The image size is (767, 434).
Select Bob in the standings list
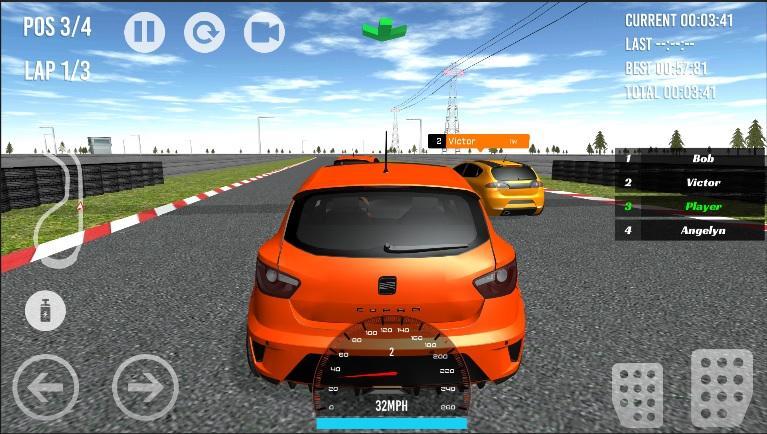click(690, 158)
